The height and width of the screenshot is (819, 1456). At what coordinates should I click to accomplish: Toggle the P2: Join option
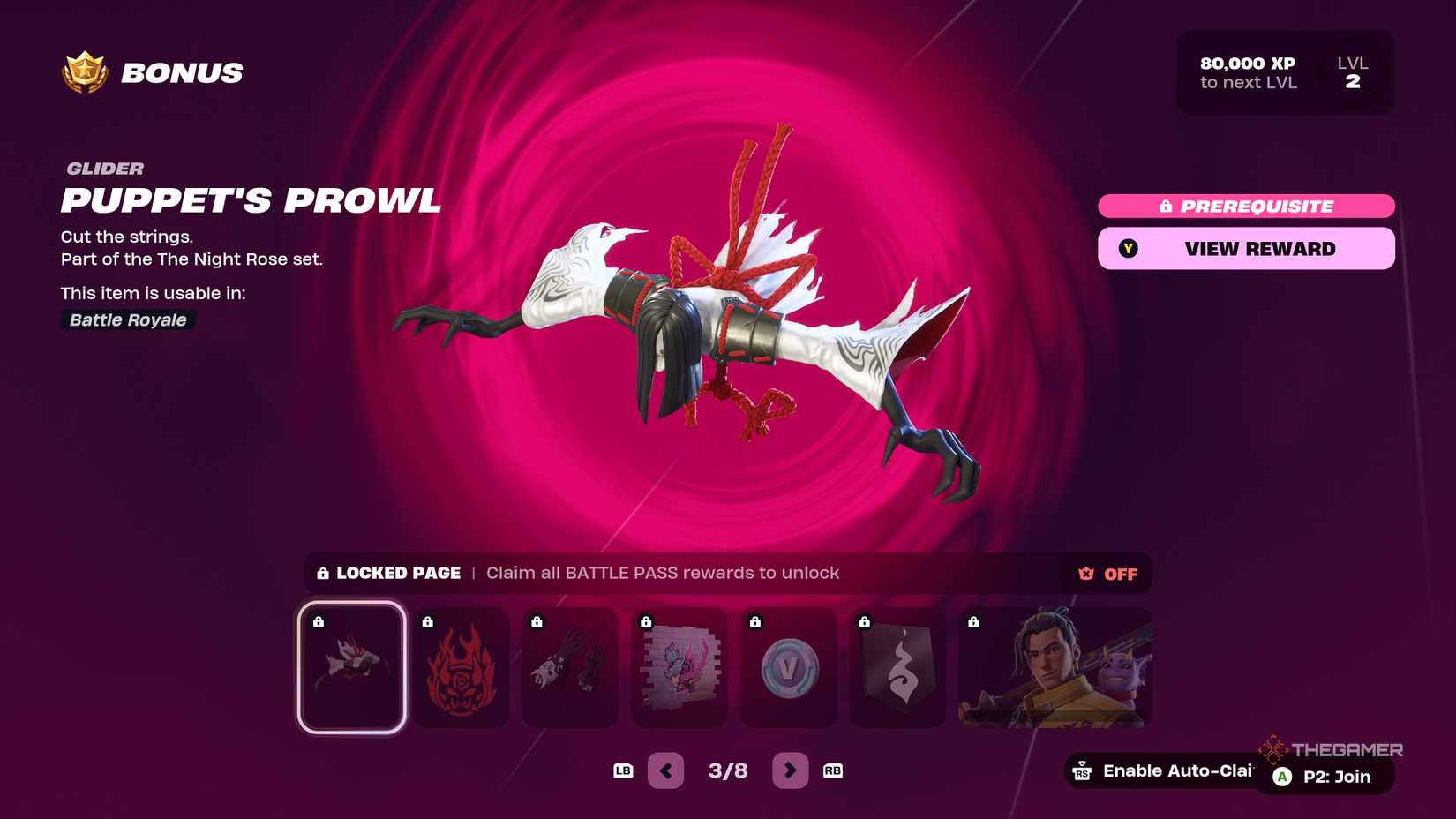tap(1321, 777)
